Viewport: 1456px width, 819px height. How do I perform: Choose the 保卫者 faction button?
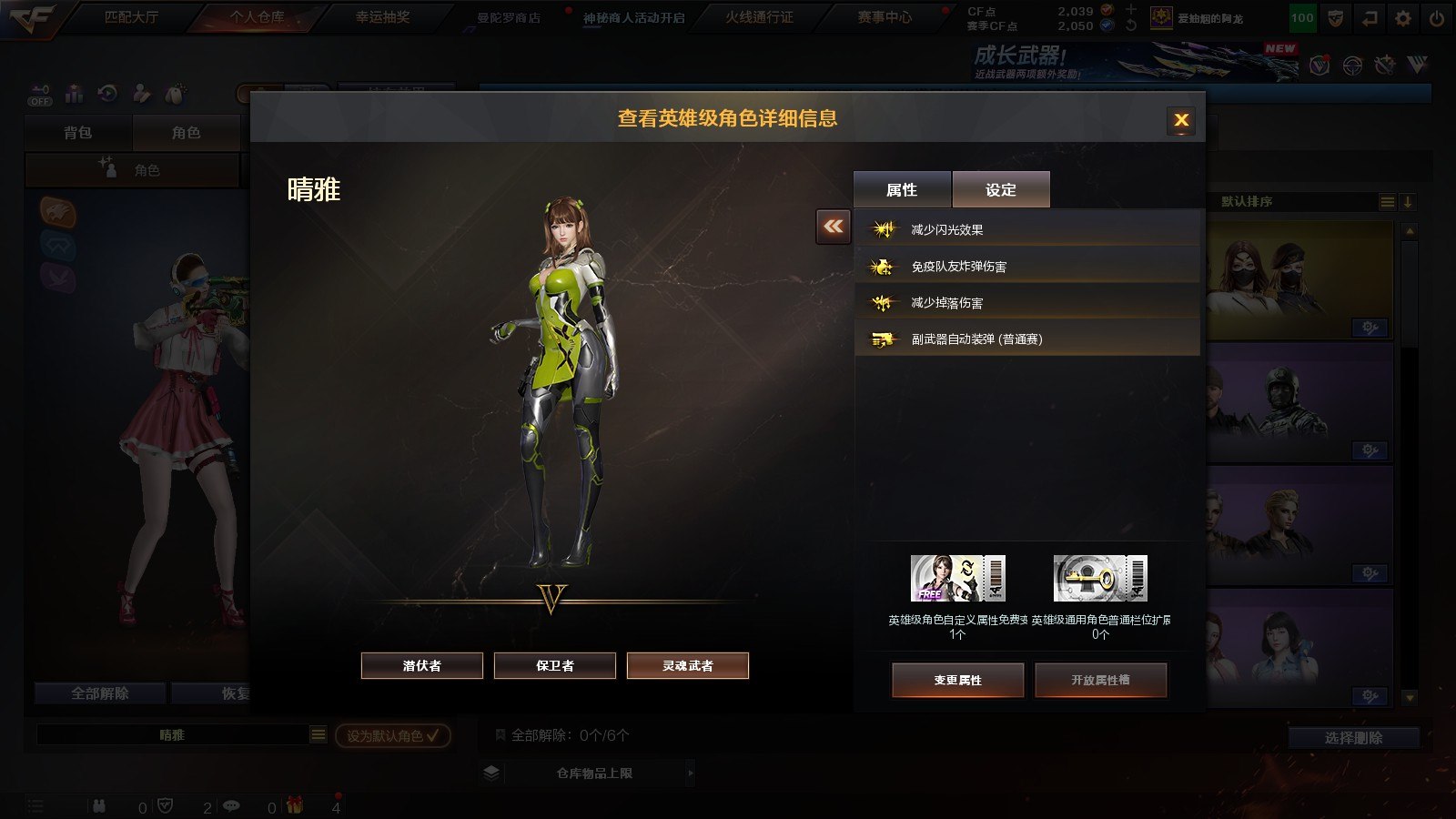555,665
